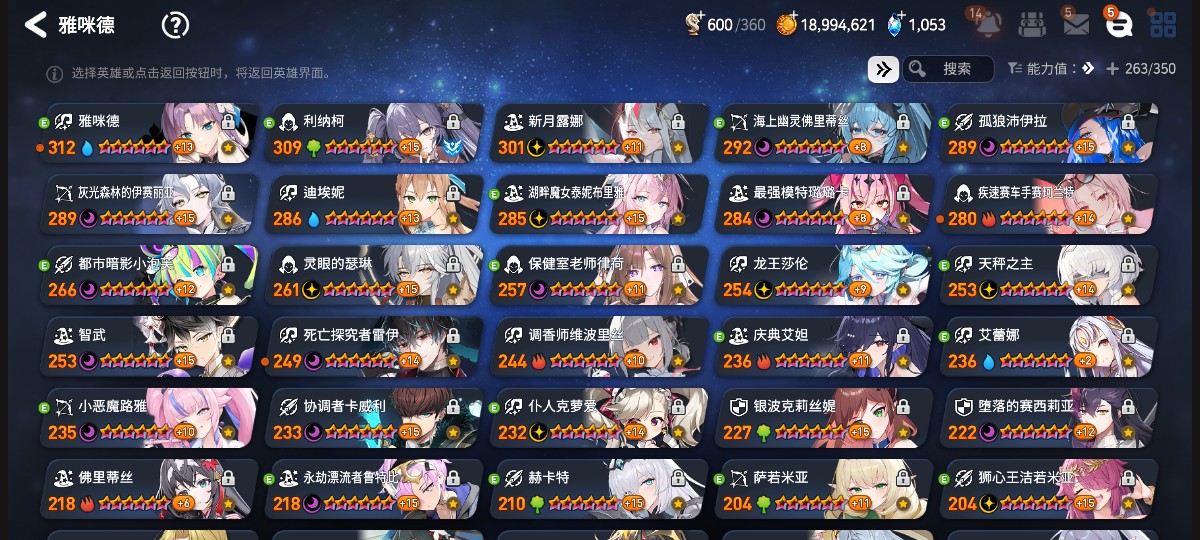
Task: Select hero 龙王莎伦
Action: point(824,276)
